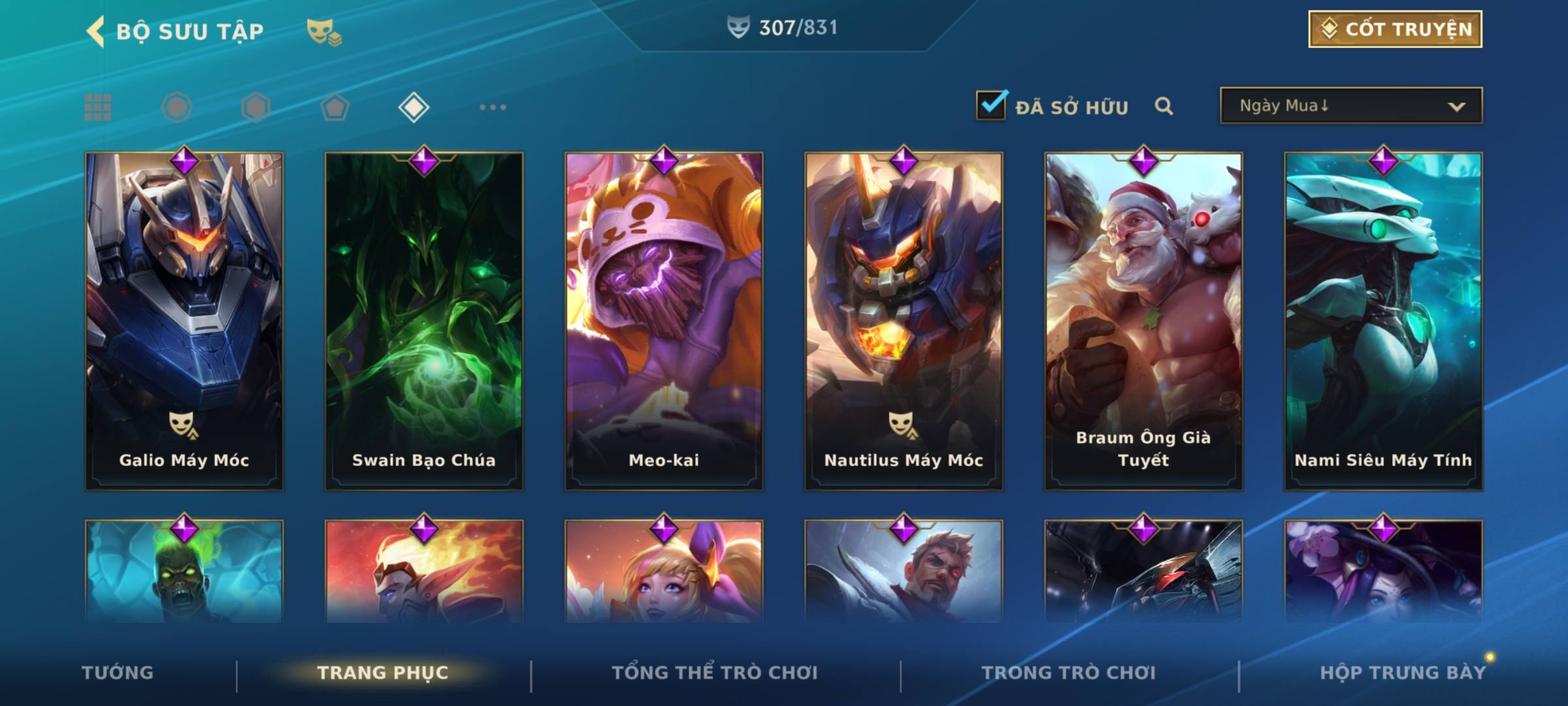Select the diamond rarity filter
Image resolution: width=1568 pixels, height=706 pixels.
pyautogui.click(x=414, y=107)
